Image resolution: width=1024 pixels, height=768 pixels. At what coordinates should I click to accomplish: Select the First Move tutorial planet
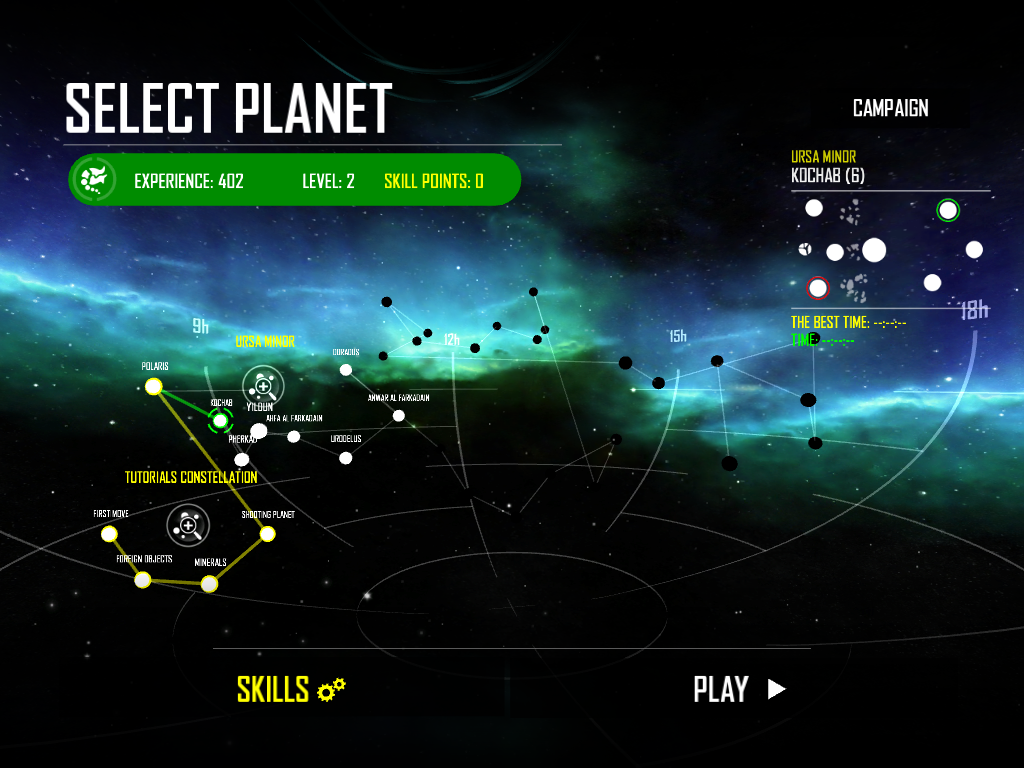point(110,534)
